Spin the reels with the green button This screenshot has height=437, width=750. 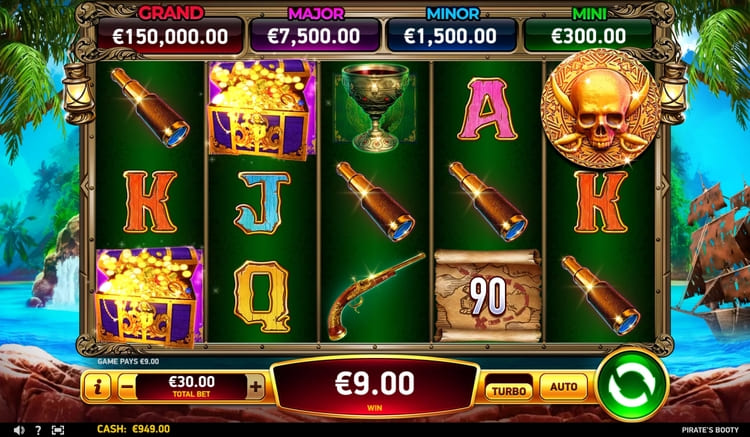pos(632,385)
